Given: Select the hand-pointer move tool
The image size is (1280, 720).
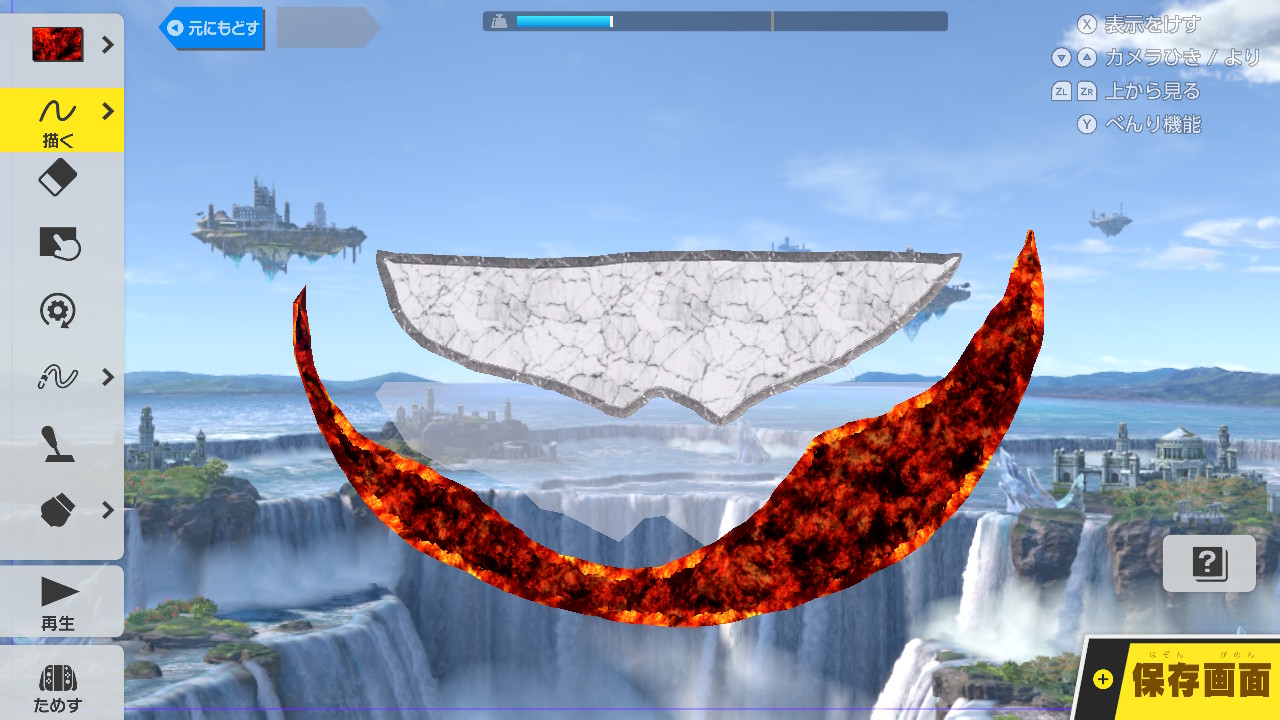Looking at the screenshot, I should (x=58, y=244).
